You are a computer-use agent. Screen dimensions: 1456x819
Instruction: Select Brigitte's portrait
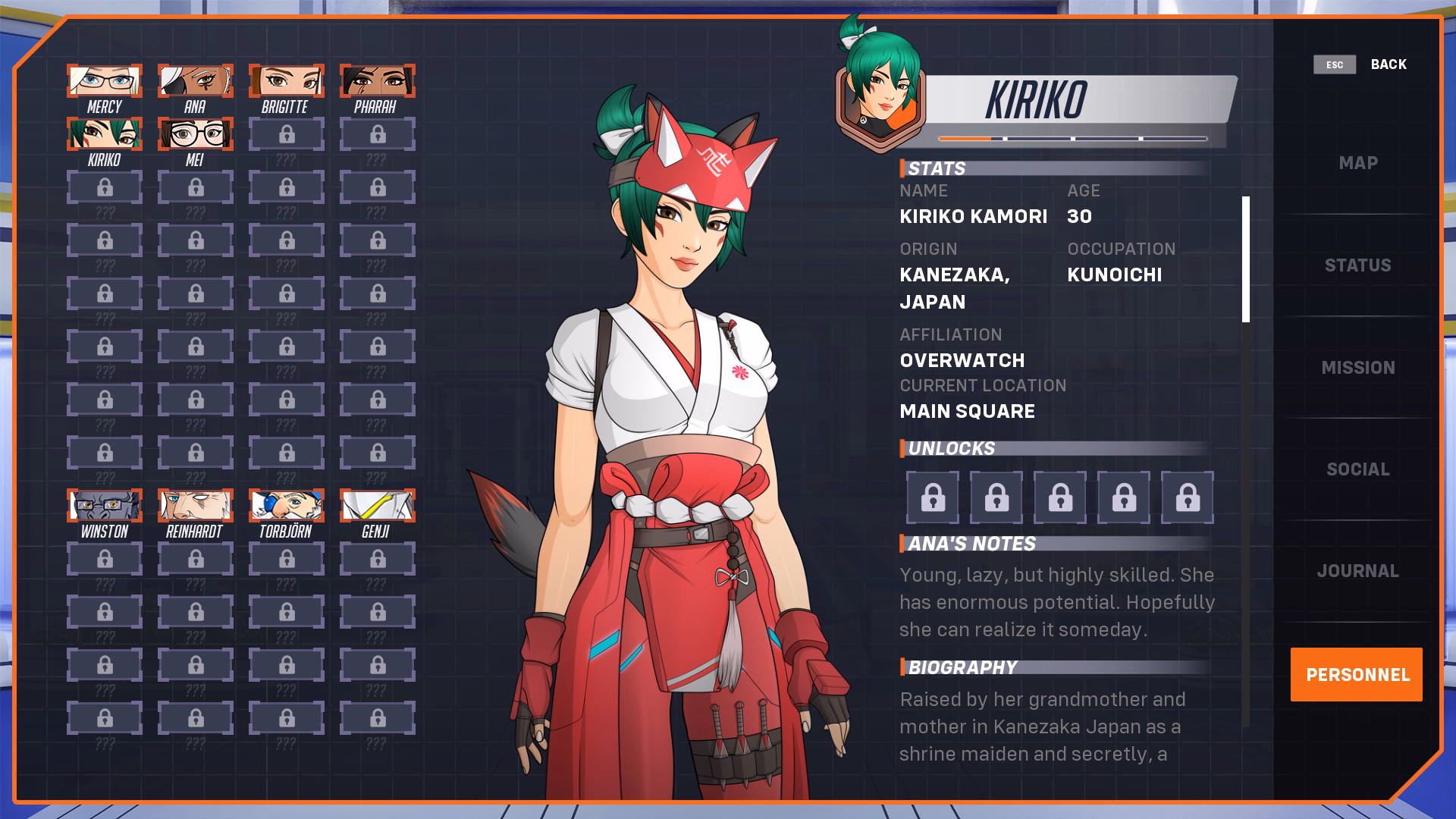[287, 81]
